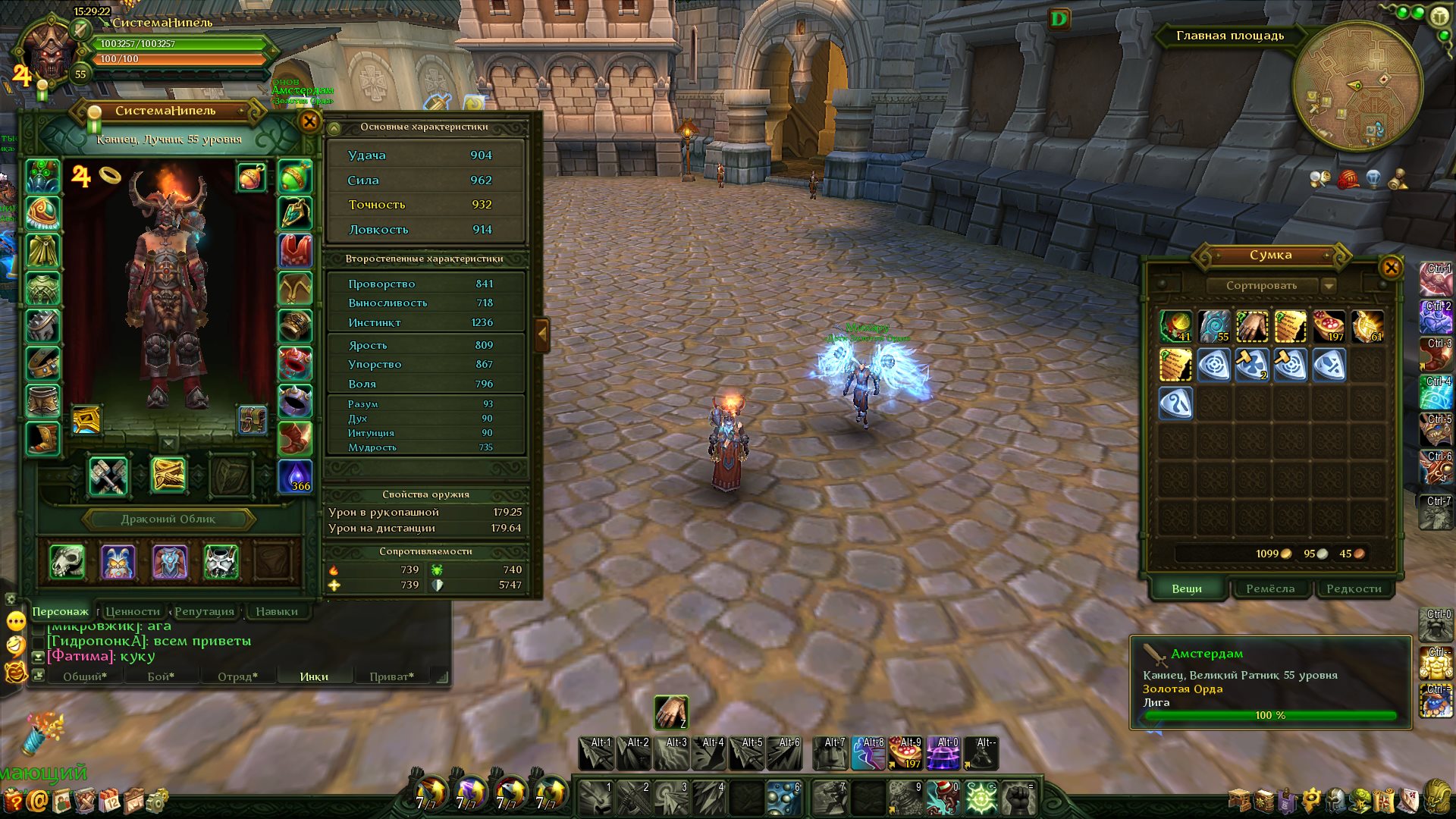Image resolution: width=1456 pixels, height=819 pixels.
Task: Select the Бой chat tab
Action: (x=161, y=676)
